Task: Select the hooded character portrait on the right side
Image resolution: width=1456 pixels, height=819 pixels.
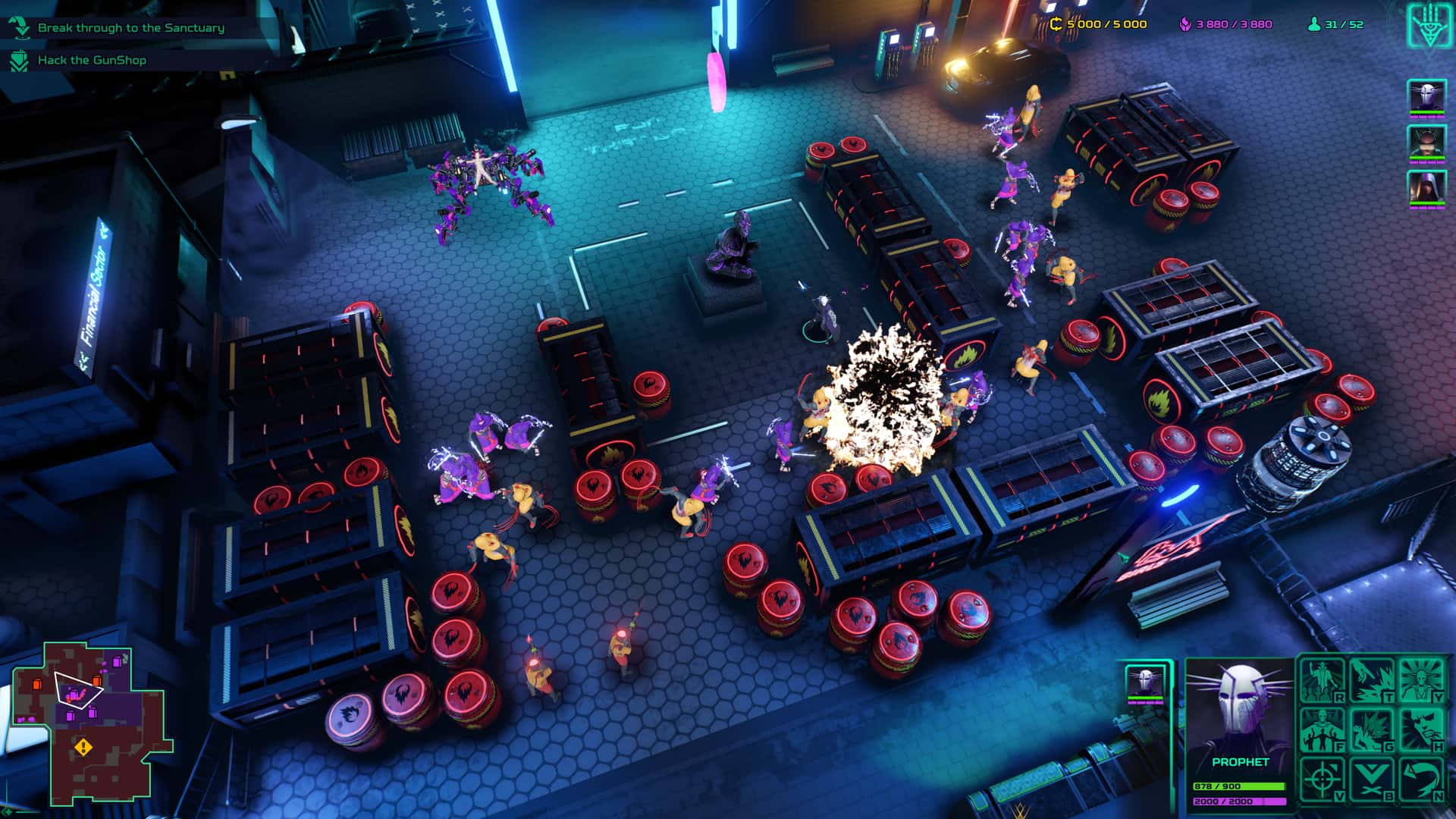Action: (1426, 188)
